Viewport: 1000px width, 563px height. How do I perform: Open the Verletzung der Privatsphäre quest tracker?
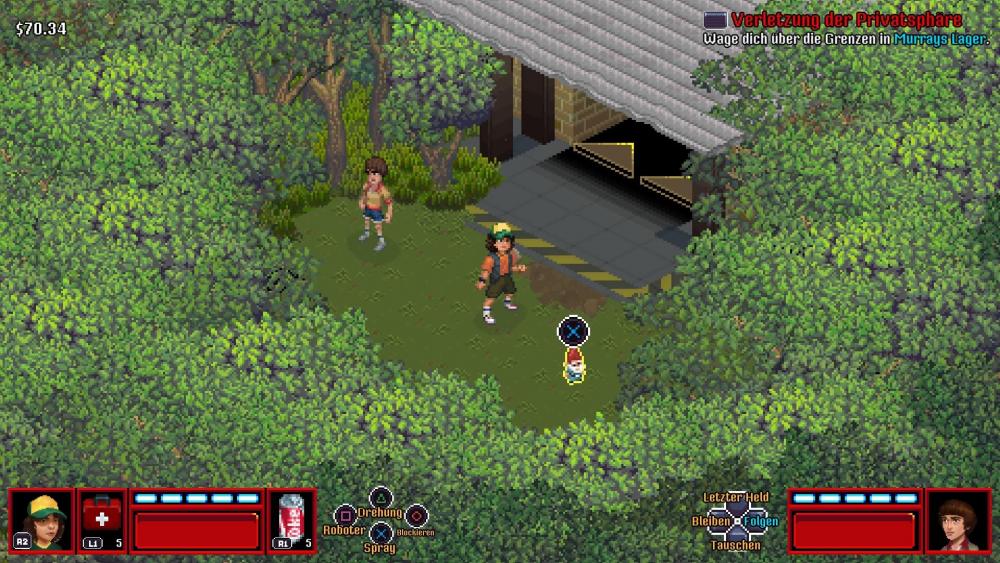pos(845,20)
